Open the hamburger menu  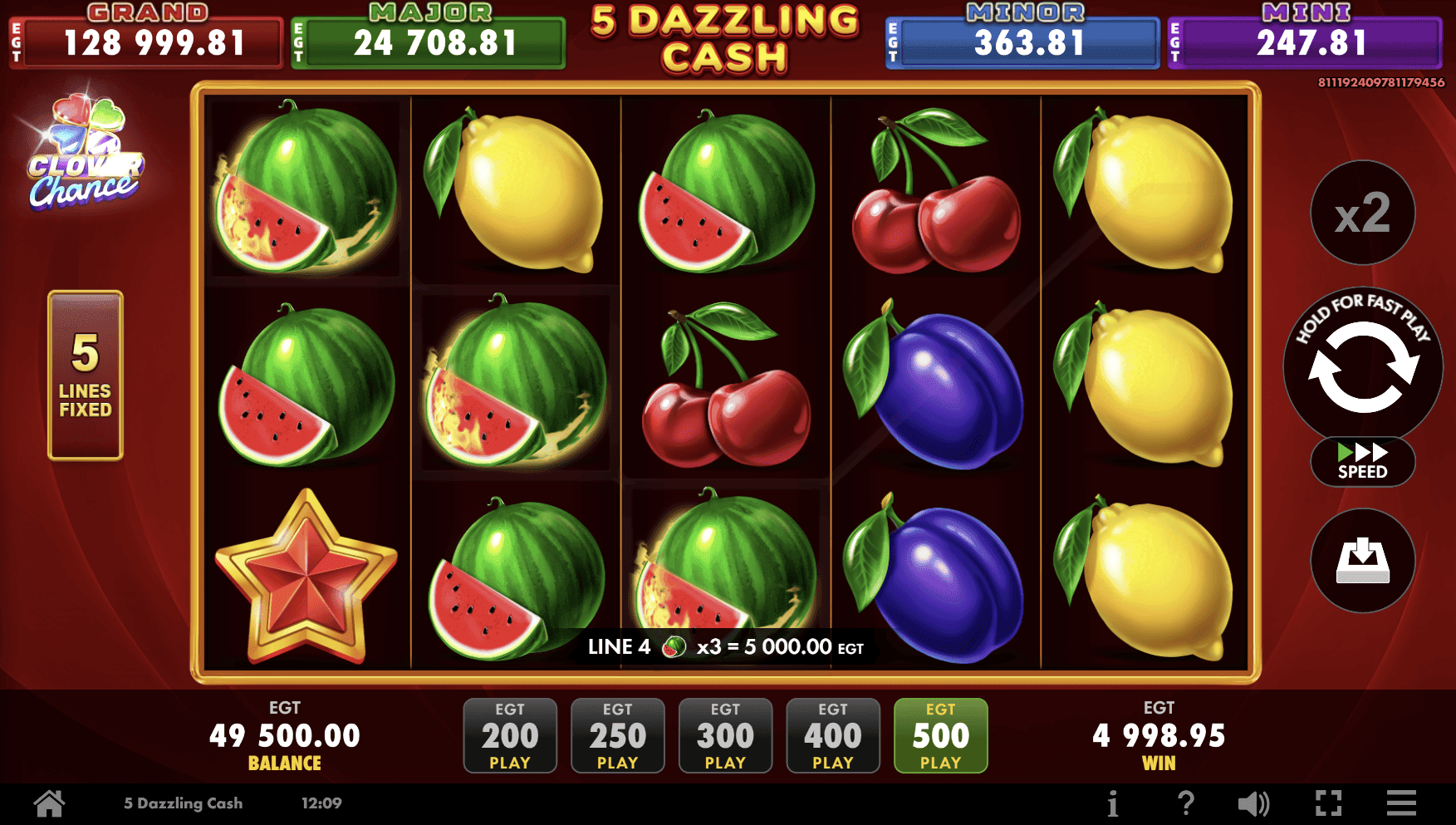(1402, 803)
